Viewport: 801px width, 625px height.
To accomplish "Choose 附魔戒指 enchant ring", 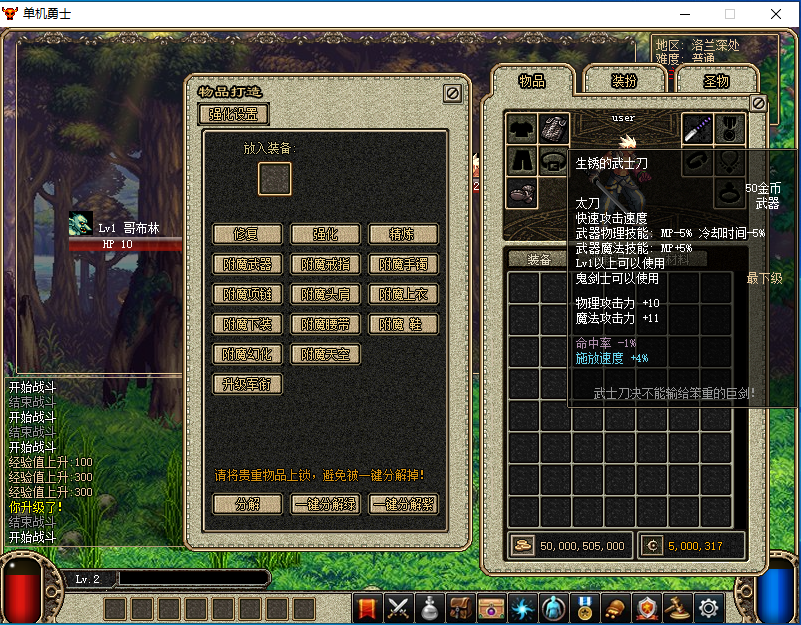I will point(325,264).
